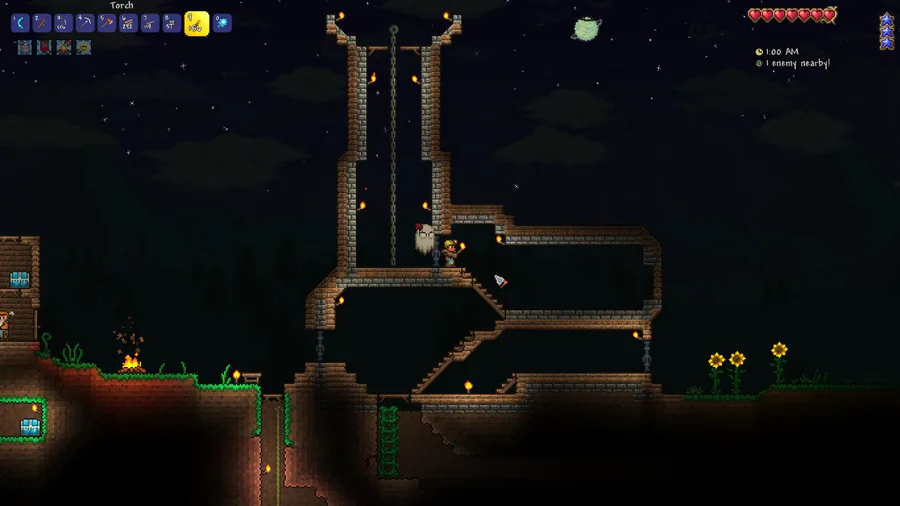The width and height of the screenshot is (900, 506).
Task: Select the wooden wand in hotbar slot 2
Action: click(41, 23)
